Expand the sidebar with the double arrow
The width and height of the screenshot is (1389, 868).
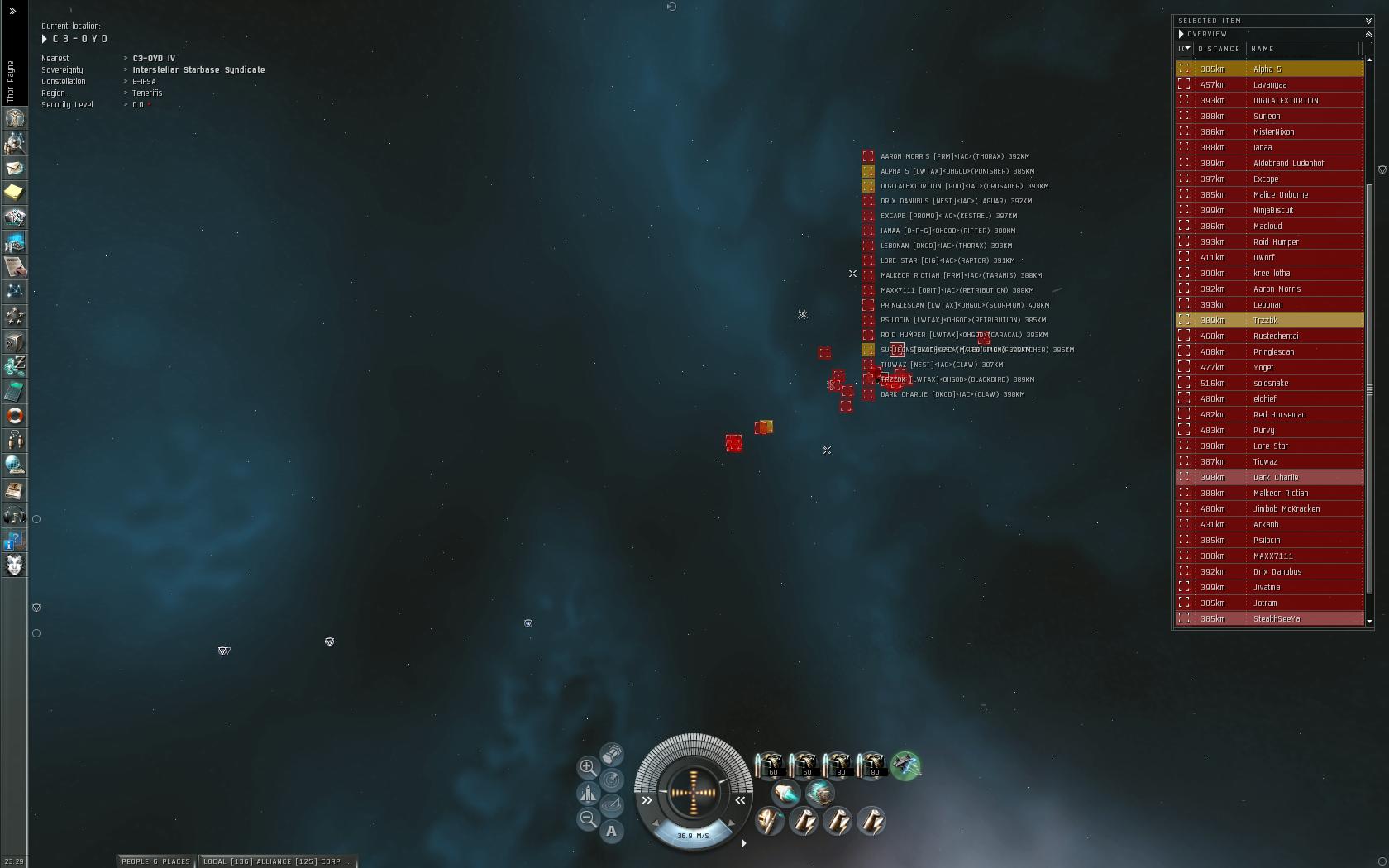pyautogui.click(x=12, y=11)
